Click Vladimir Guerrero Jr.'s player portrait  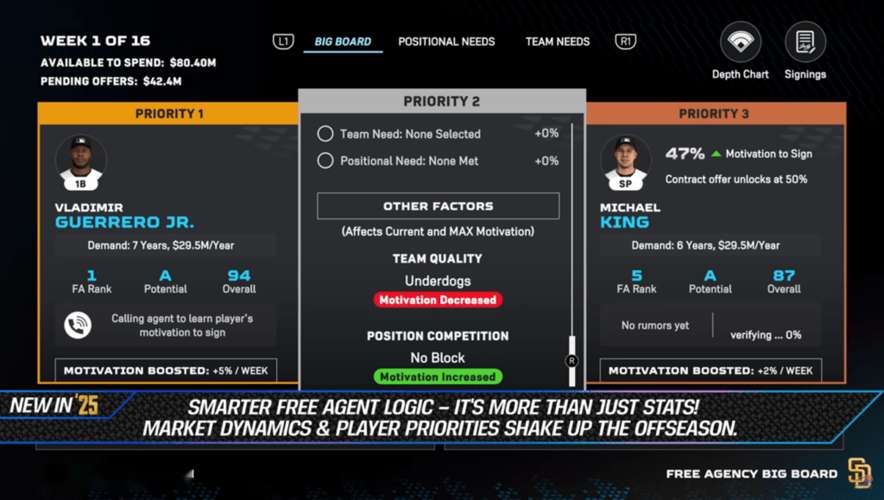coord(81,162)
